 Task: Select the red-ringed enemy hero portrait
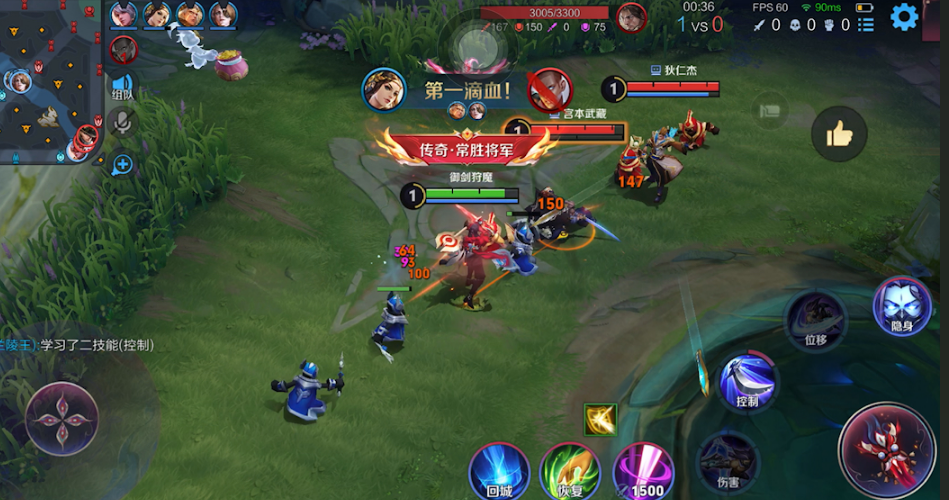tap(123, 49)
